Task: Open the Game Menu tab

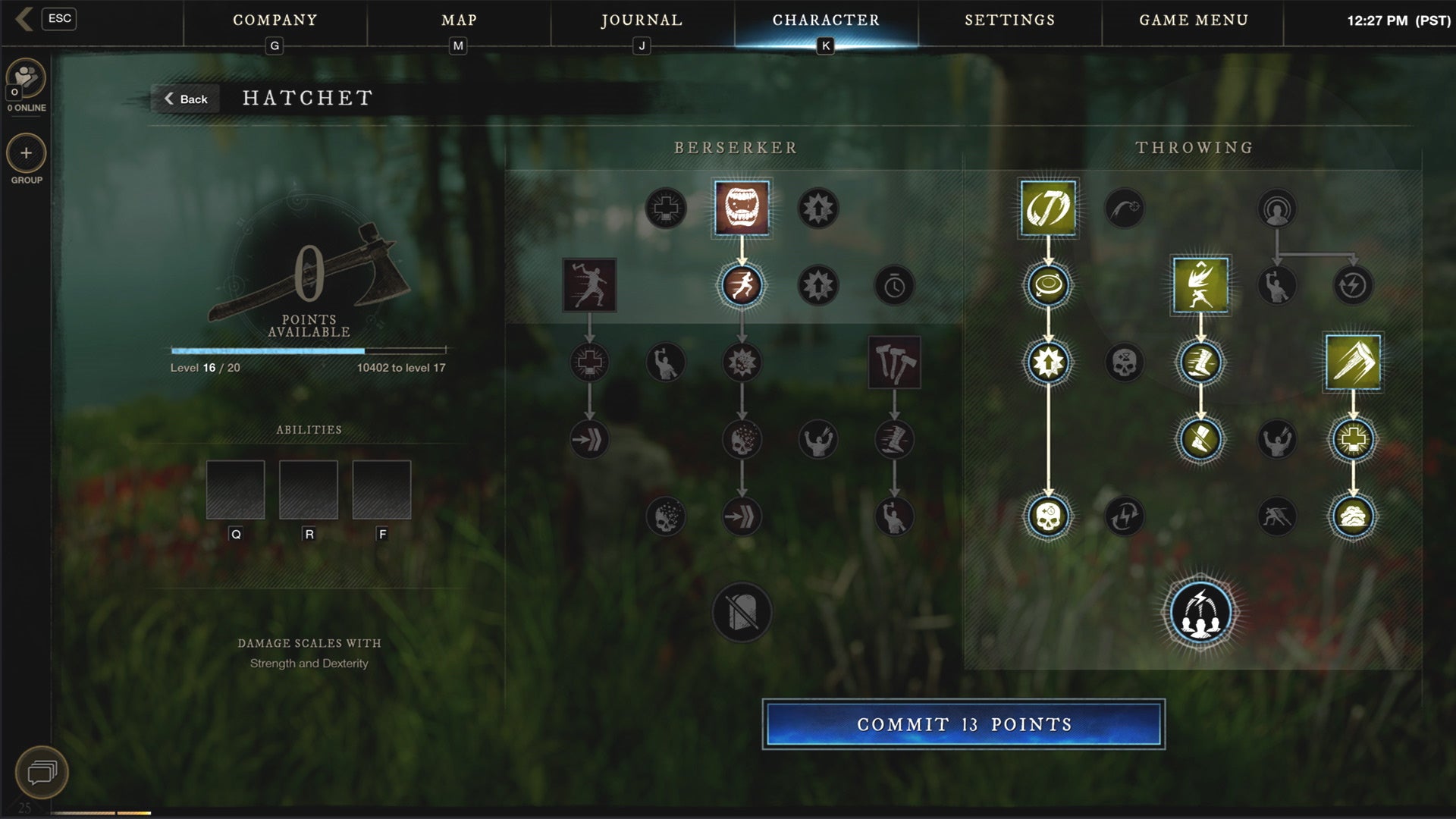Action: point(1193,20)
